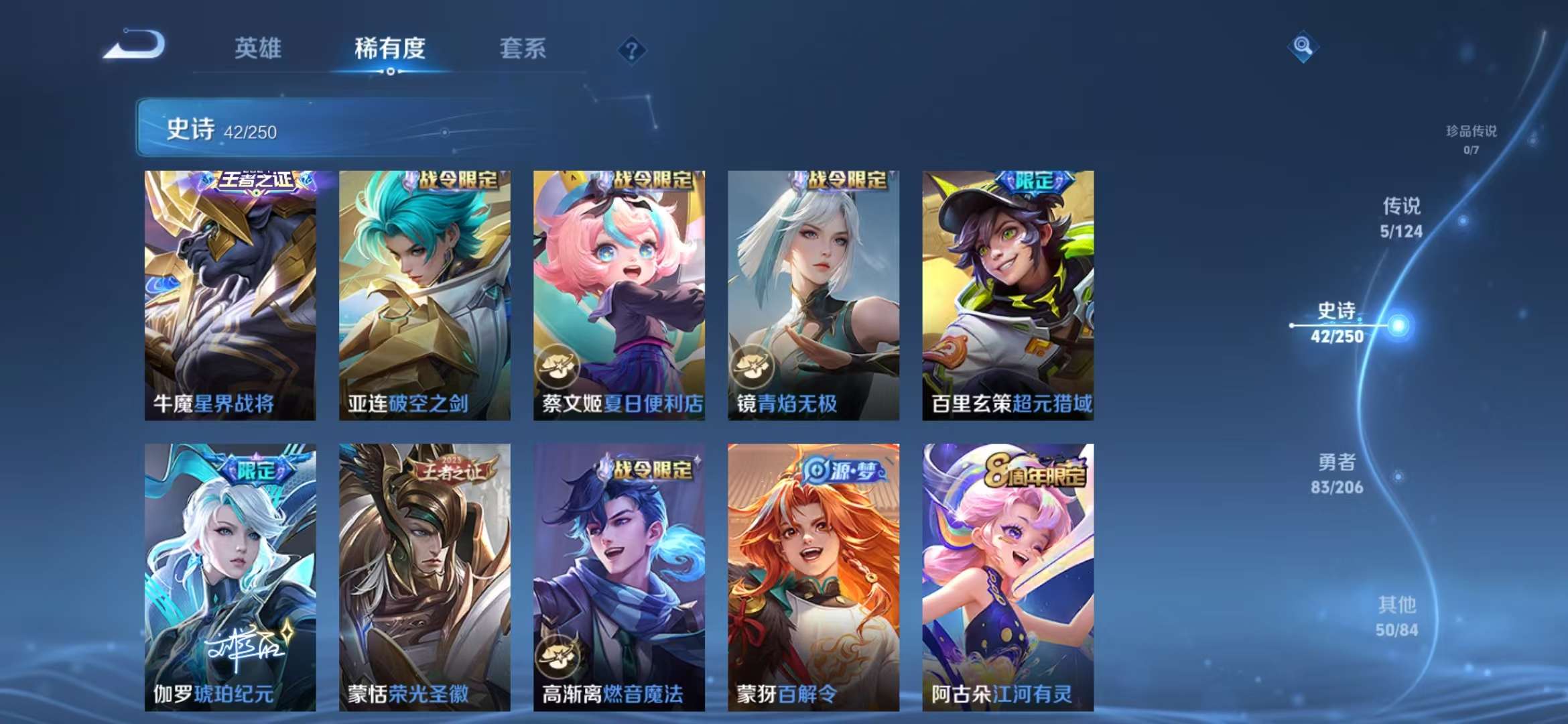Select the 稀有度 tab
Image resolution: width=1568 pixels, height=724 pixels.
[x=389, y=48]
